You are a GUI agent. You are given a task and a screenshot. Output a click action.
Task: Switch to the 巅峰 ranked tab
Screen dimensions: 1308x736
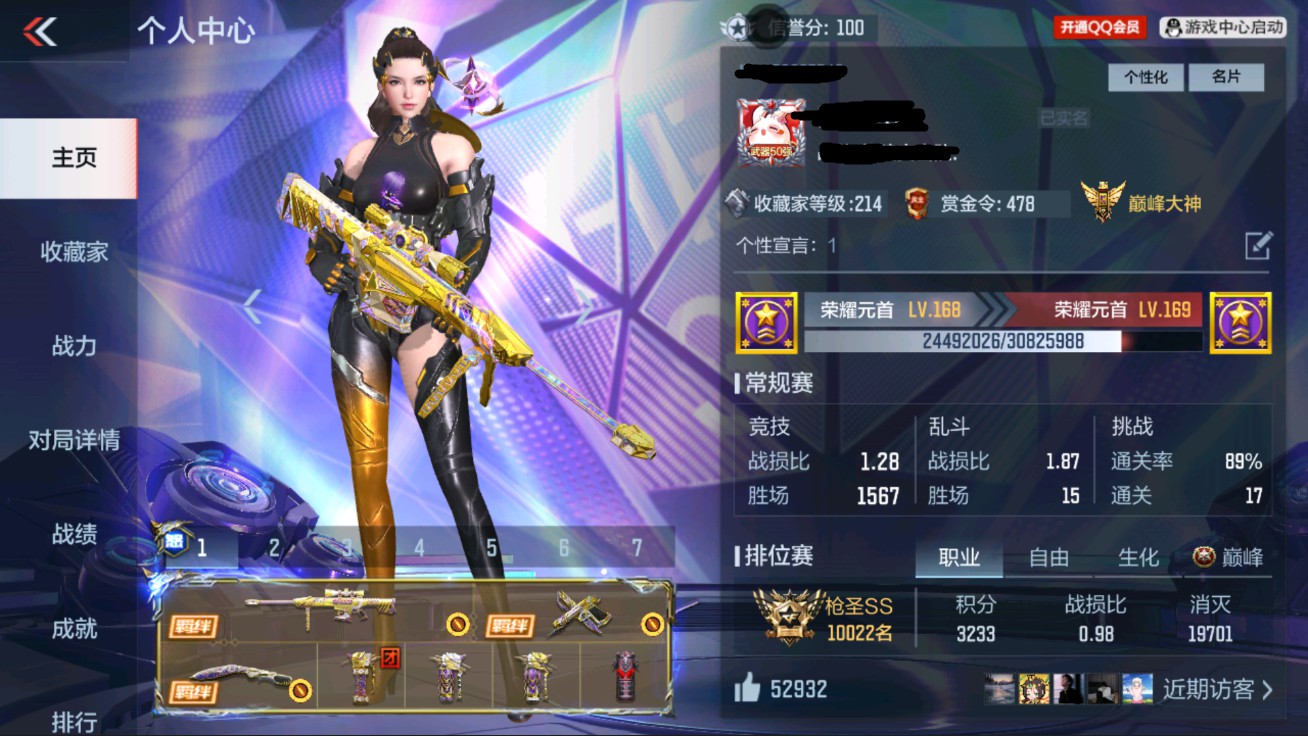pos(1229,560)
